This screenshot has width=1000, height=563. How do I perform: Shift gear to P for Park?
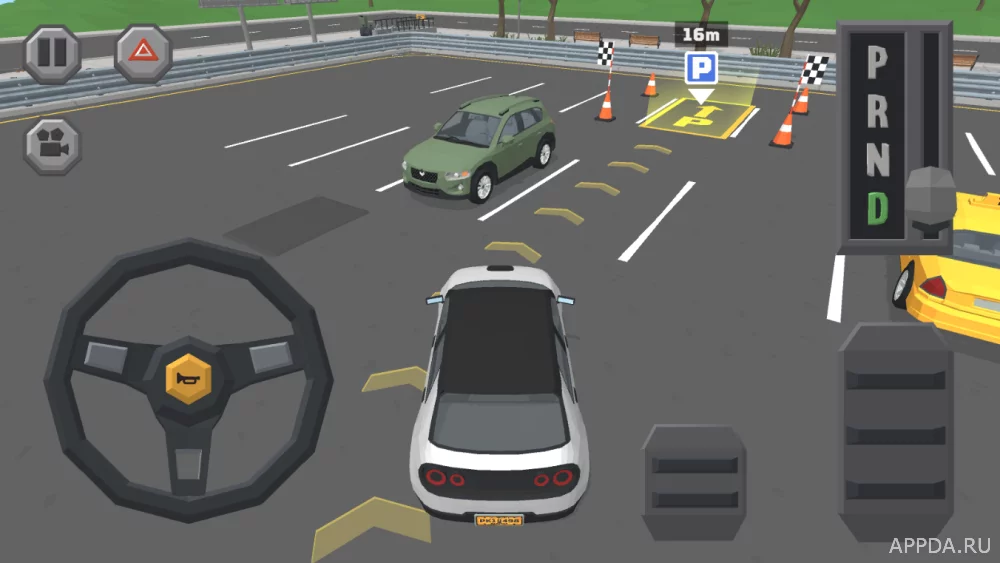tap(877, 62)
